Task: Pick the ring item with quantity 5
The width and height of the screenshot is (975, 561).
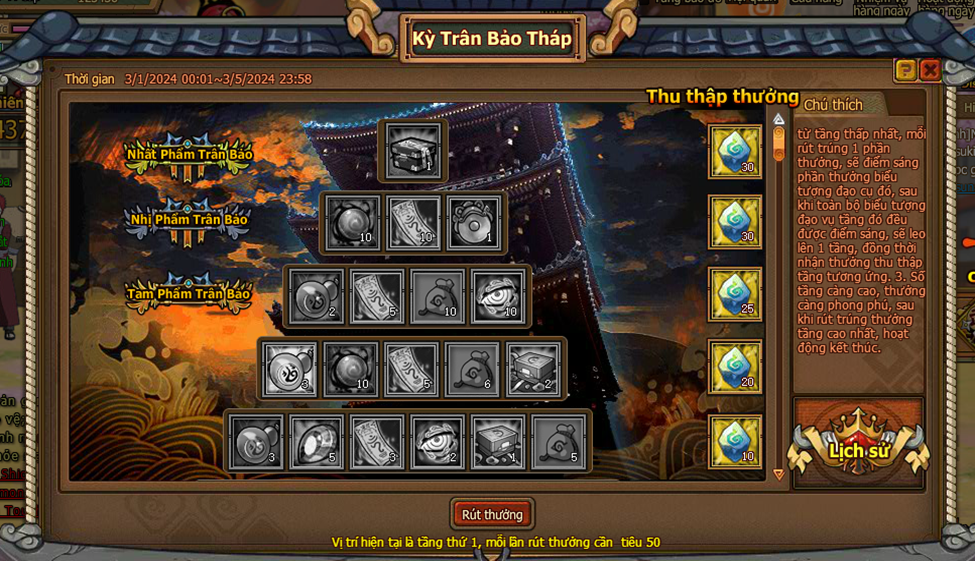Action: click(317, 442)
